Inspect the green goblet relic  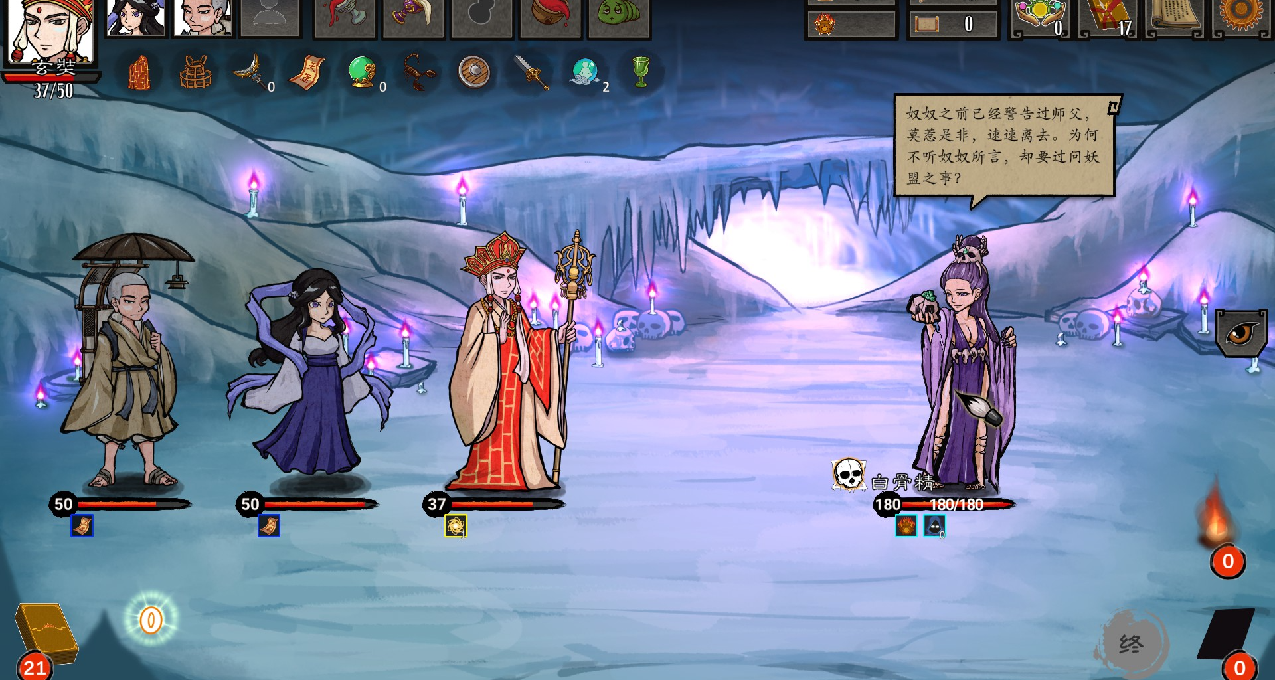pyautogui.click(x=642, y=72)
